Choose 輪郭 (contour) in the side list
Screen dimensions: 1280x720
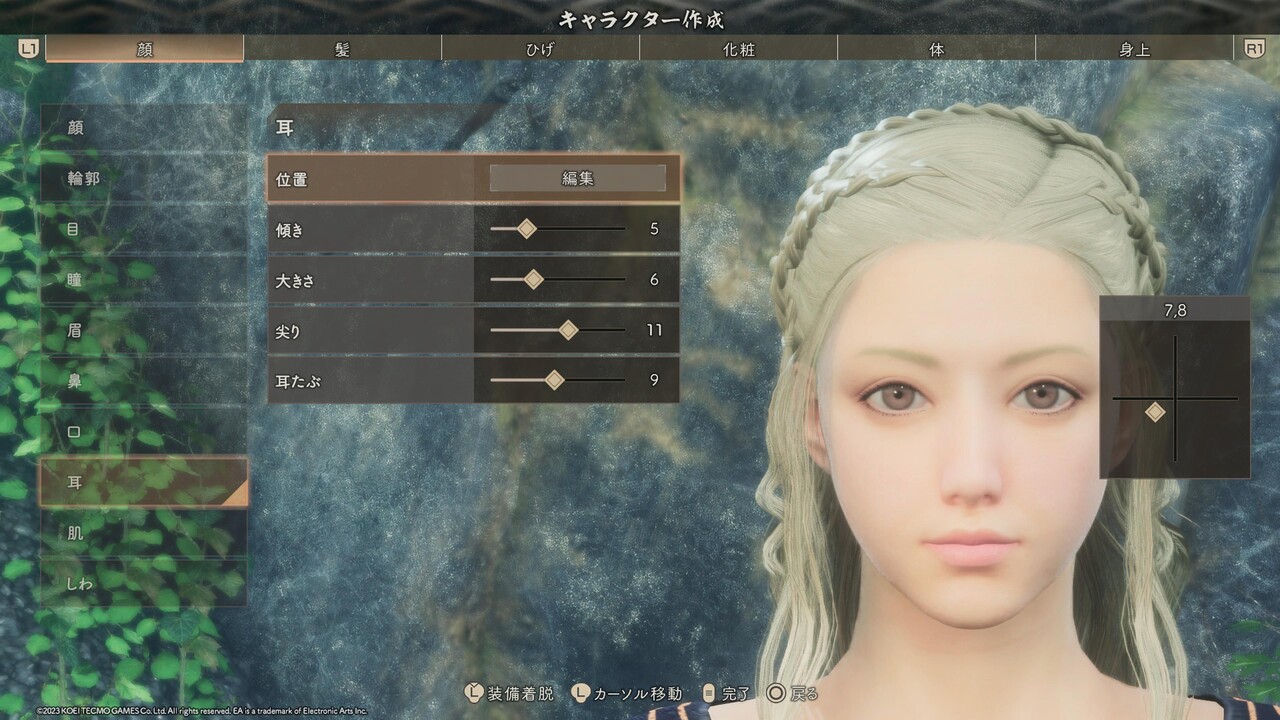[143, 179]
